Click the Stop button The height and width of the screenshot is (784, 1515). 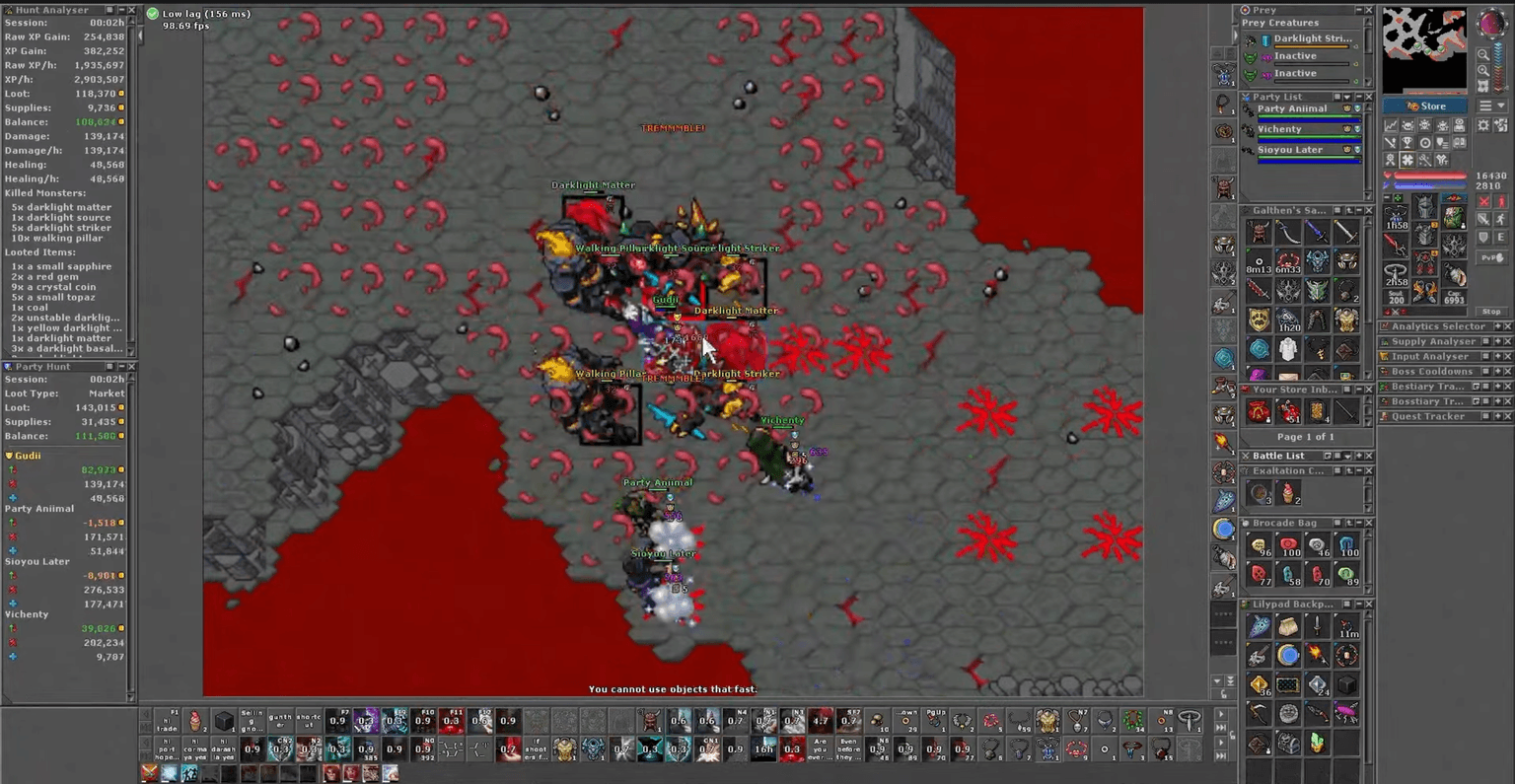coord(1491,311)
